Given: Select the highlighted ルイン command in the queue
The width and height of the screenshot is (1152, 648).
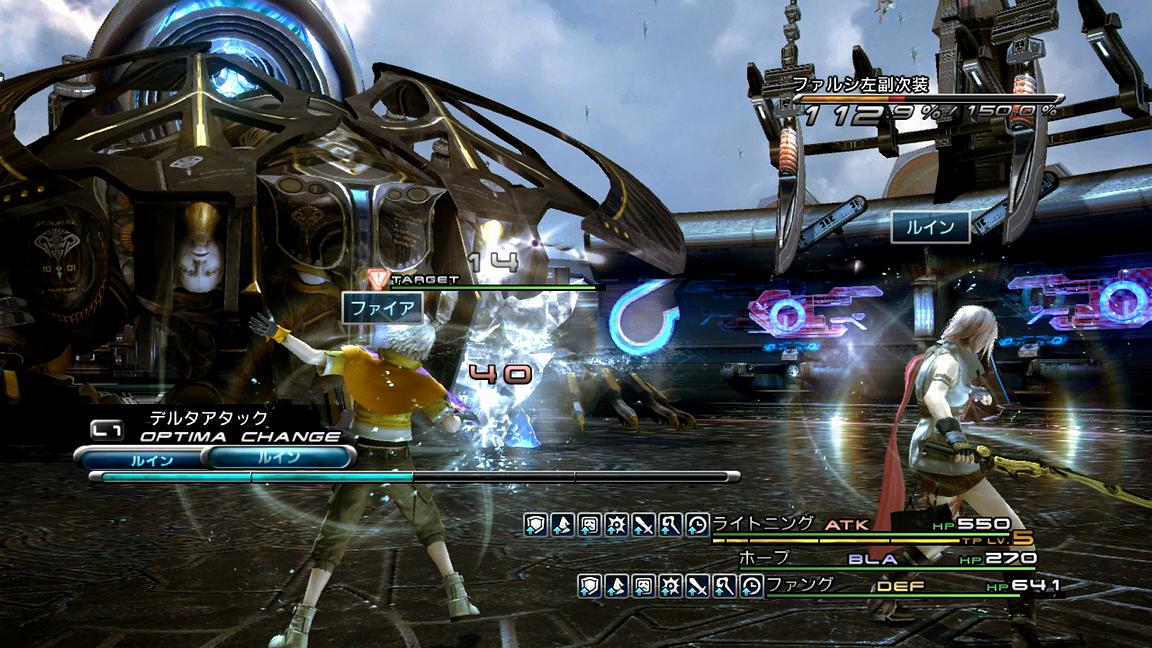Looking at the screenshot, I should tap(279, 459).
